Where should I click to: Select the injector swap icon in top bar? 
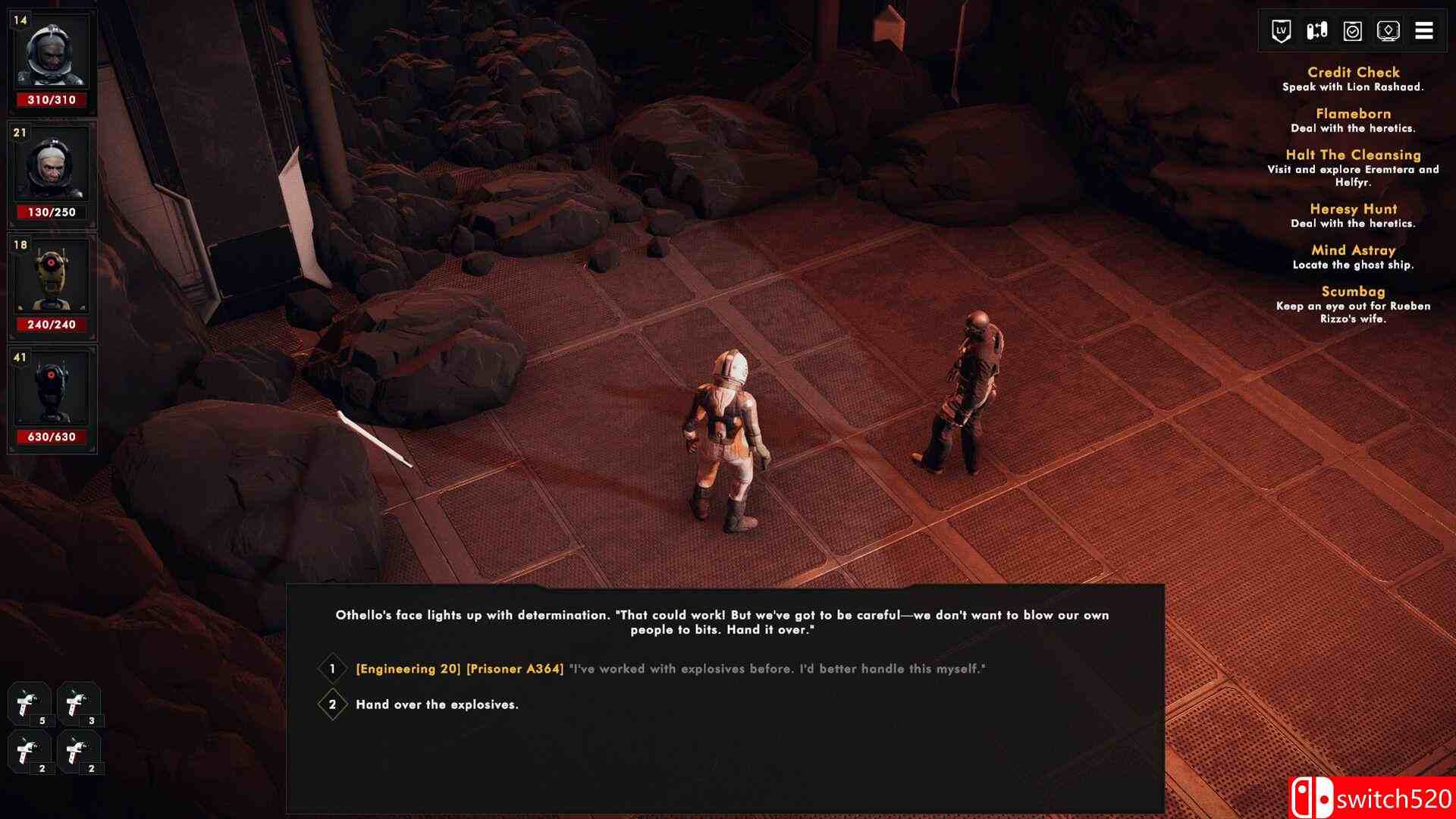pos(1316,30)
